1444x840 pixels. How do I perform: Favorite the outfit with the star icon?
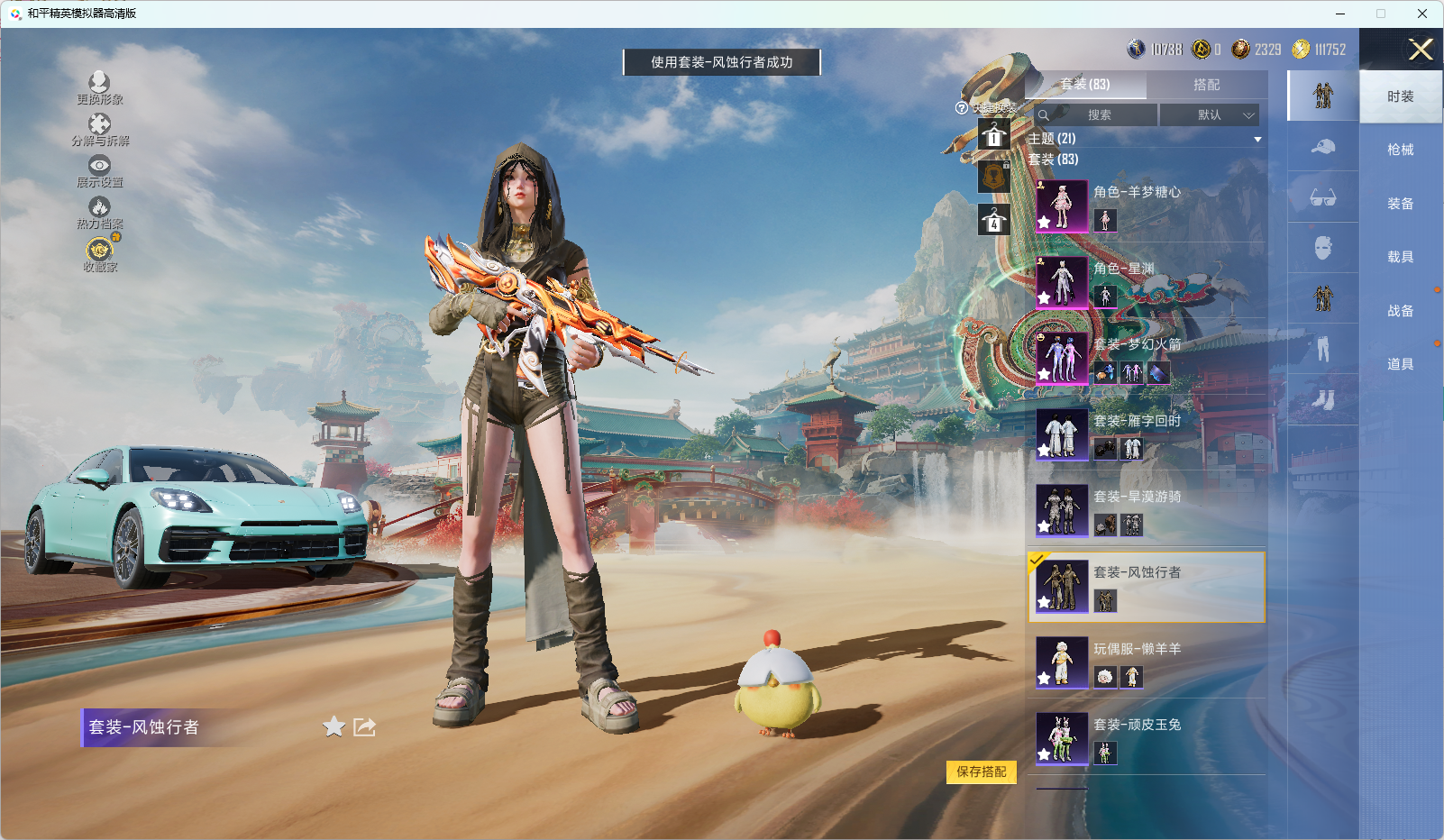(x=334, y=727)
